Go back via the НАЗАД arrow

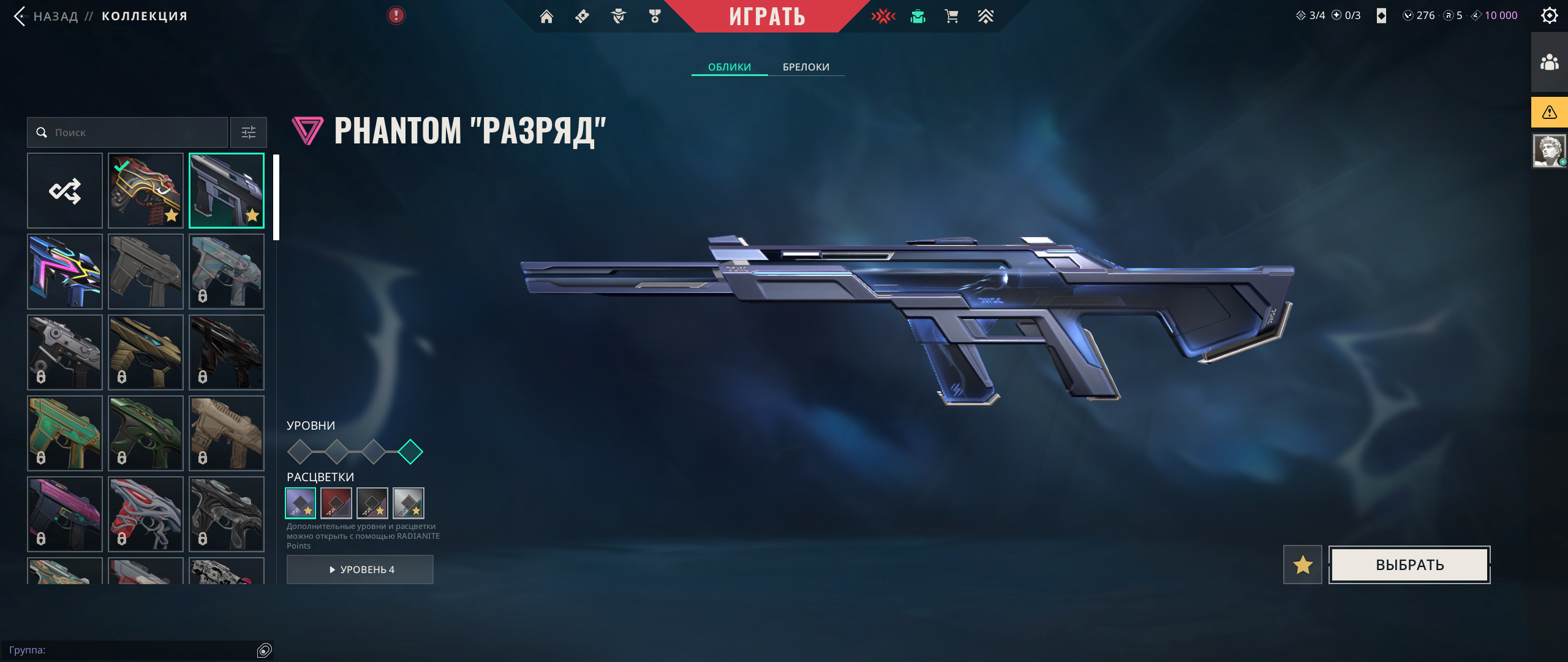tap(20, 17)
